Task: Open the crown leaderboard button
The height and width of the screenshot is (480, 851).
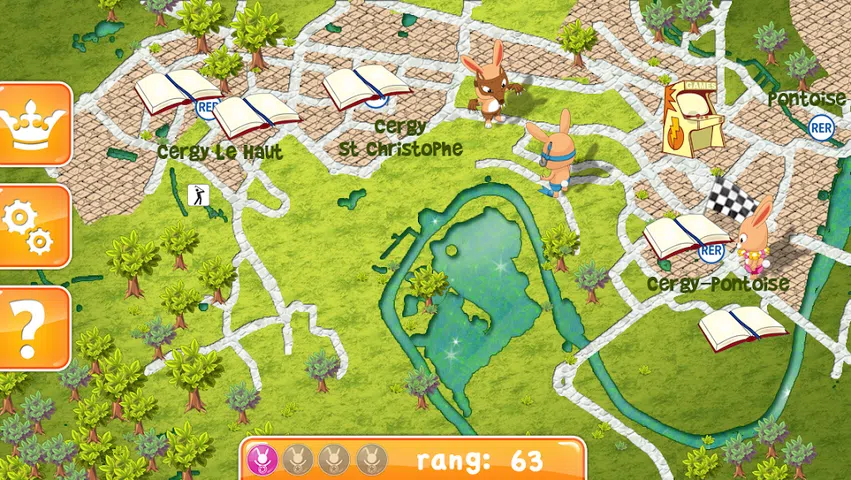Action: pyautogui.click(x=34, y=125)
